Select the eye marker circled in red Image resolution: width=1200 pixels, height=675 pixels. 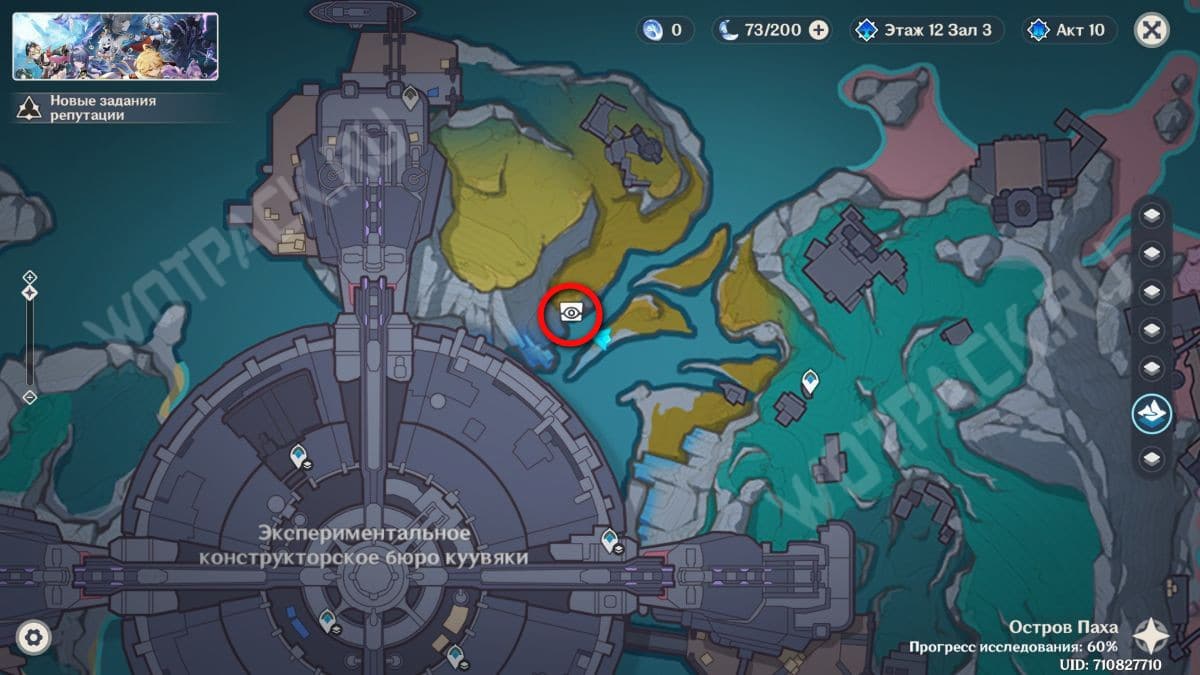tap(571, 313)
